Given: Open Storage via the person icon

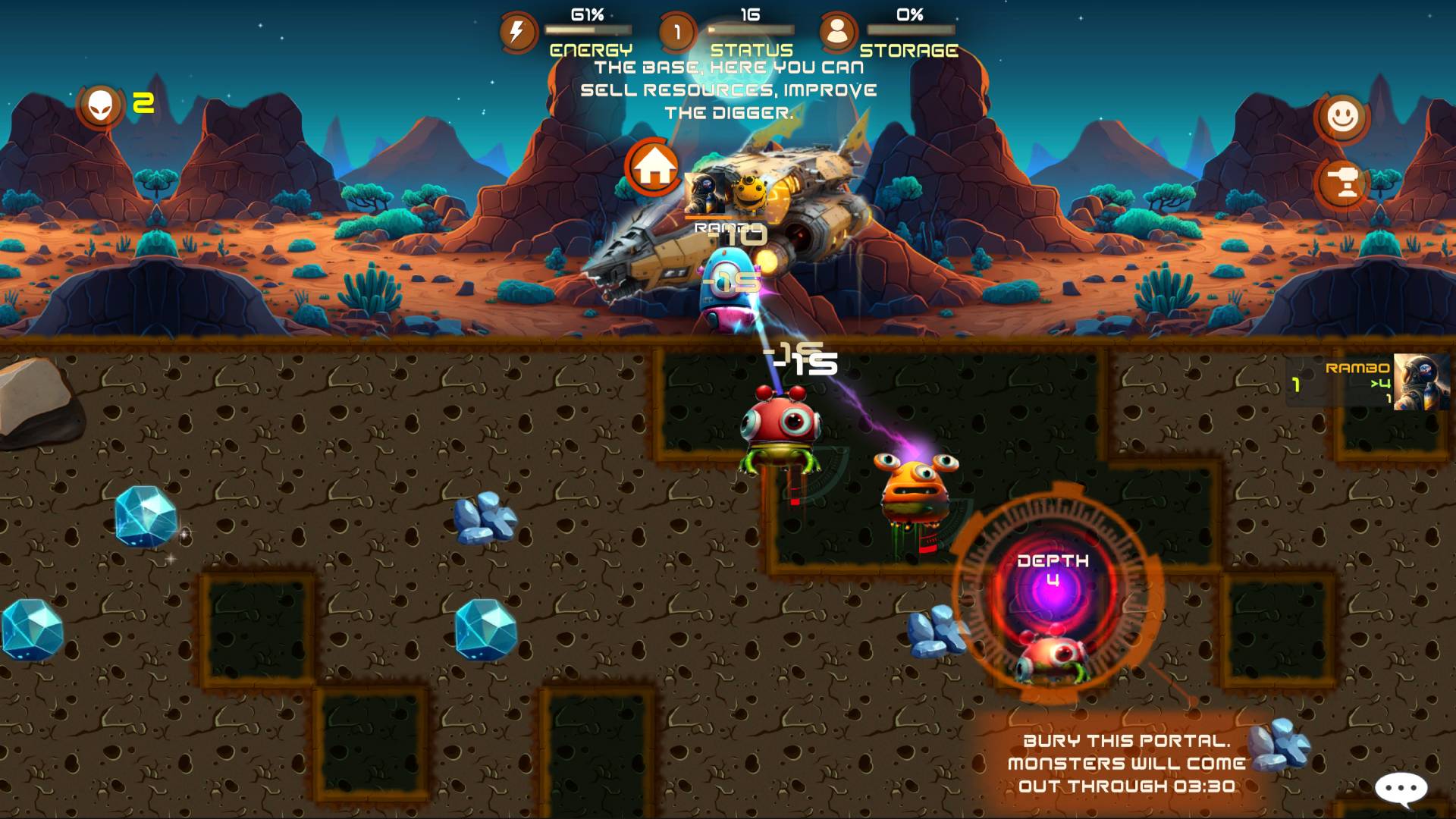Looking at the screenshot, I should tap(840, 30).
